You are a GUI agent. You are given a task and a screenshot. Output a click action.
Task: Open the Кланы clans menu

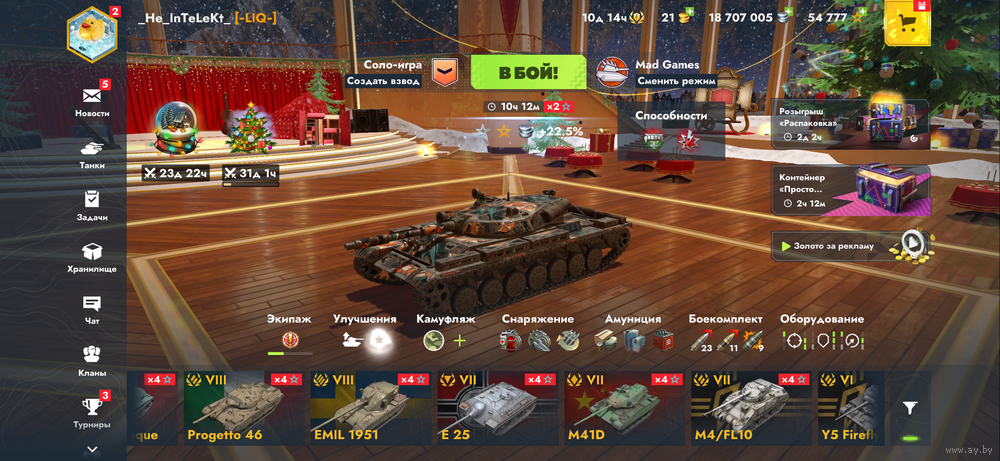(92, 360)
